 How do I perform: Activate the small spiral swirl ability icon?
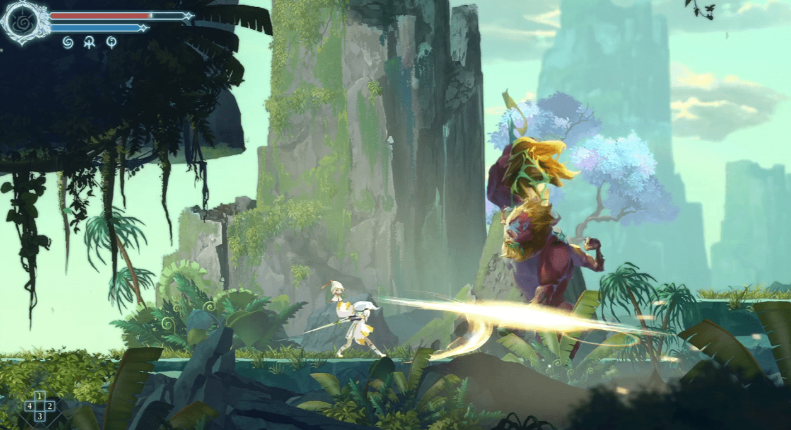coord(68,42)
